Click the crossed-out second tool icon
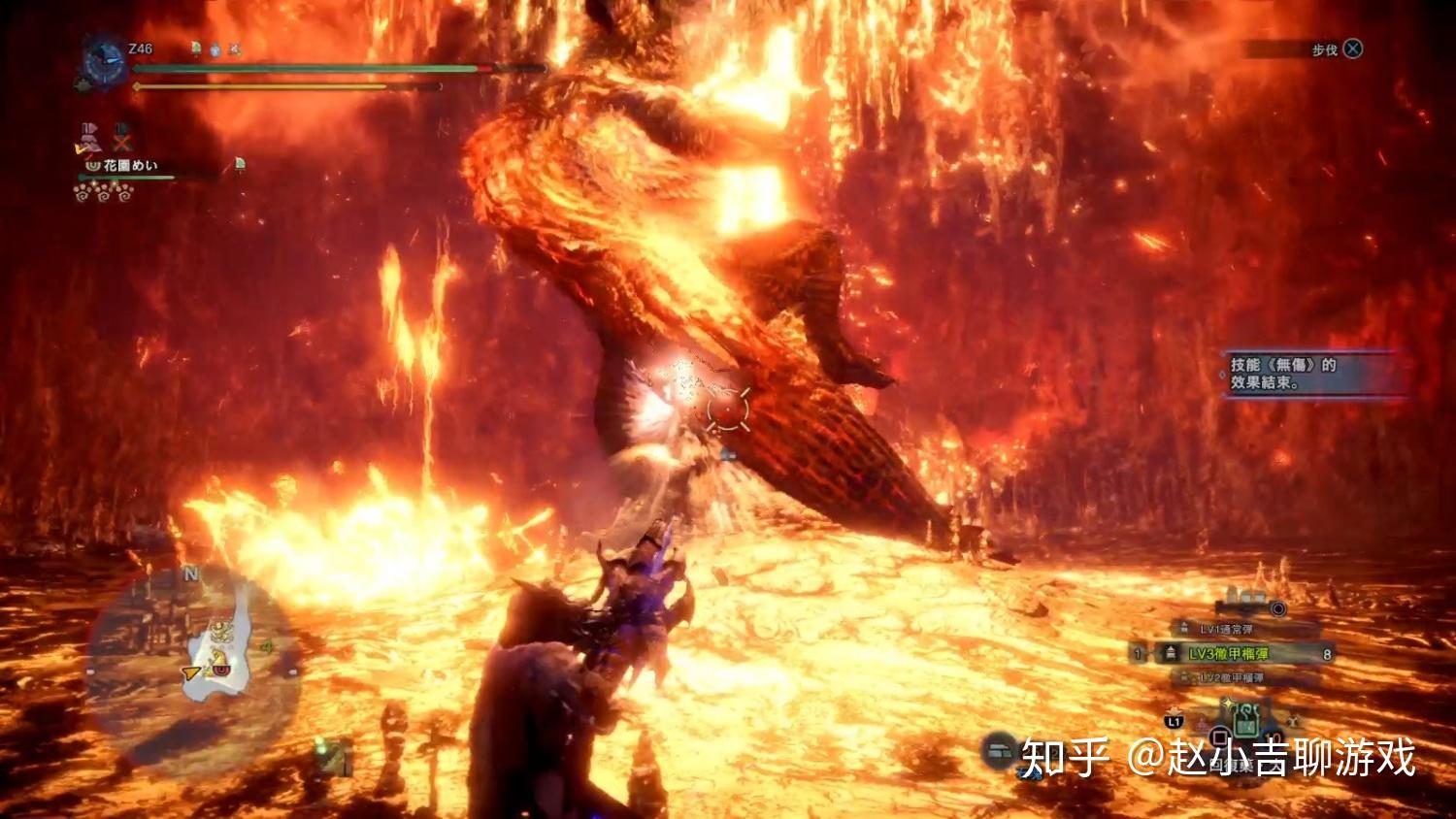This screenshot has width=1456, height=819. point(122,139)
